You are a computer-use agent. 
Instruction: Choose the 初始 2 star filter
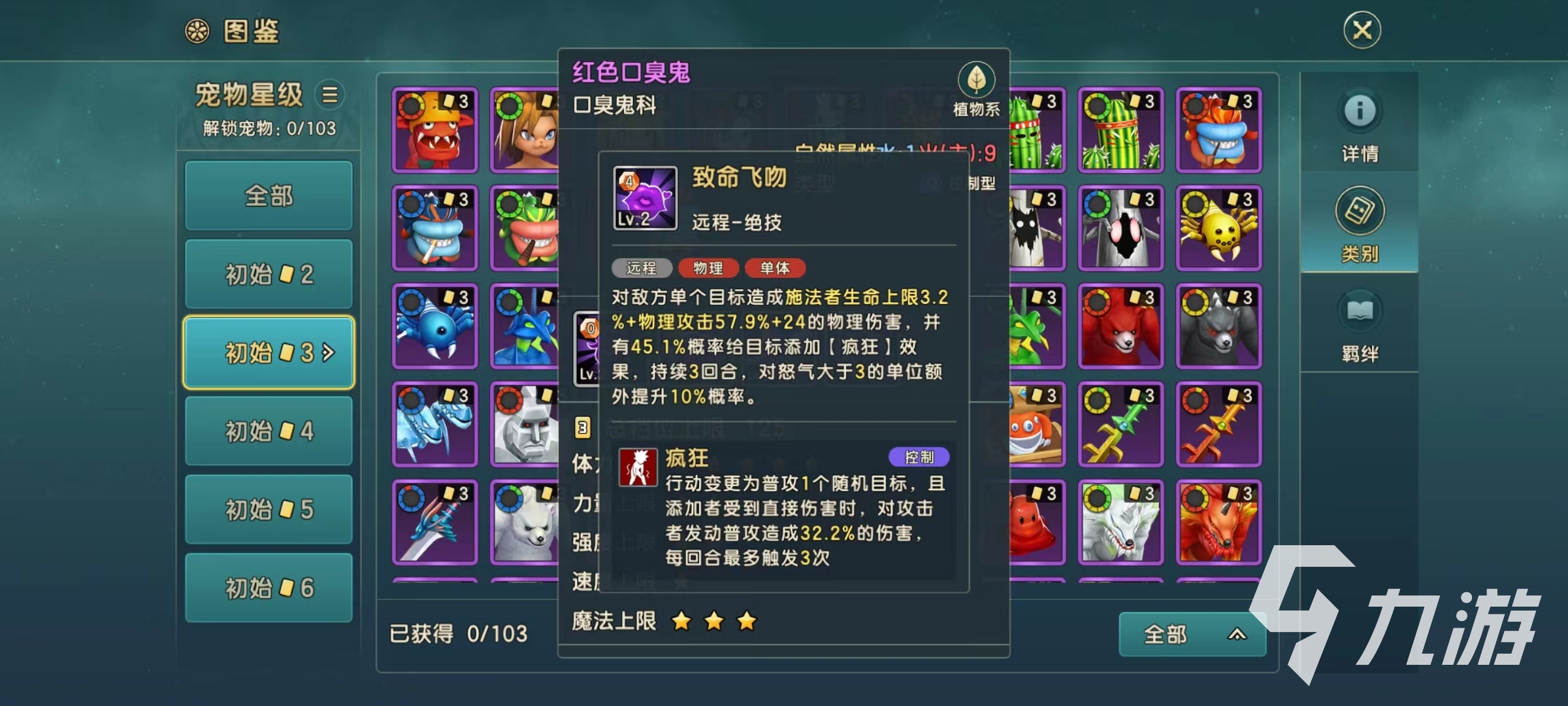pos(269,274)
